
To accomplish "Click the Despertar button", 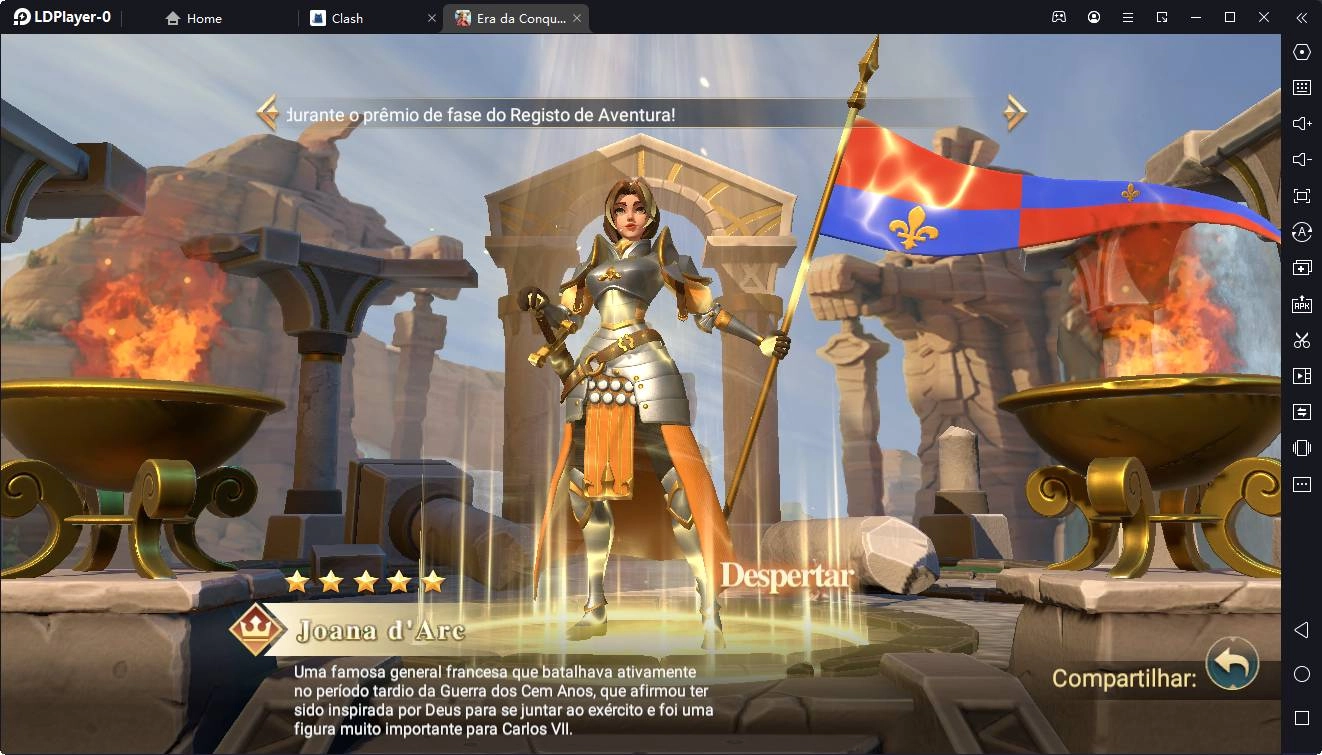I will (x=786, y=577).
